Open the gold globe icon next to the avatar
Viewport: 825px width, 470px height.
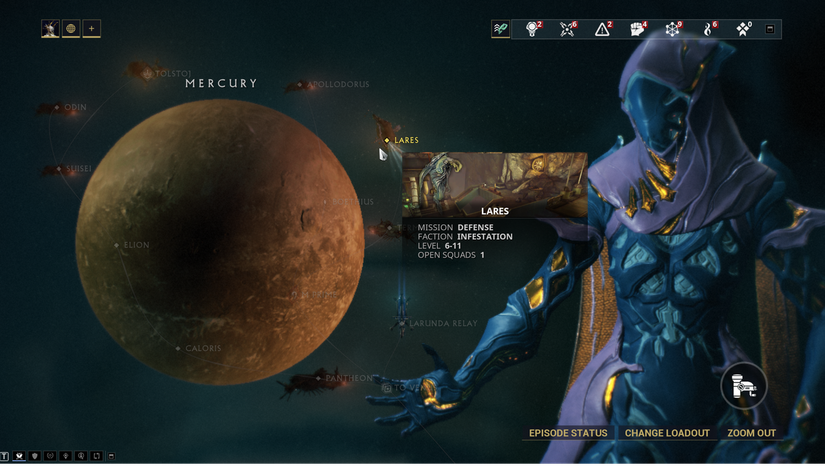tap(71, 29)
